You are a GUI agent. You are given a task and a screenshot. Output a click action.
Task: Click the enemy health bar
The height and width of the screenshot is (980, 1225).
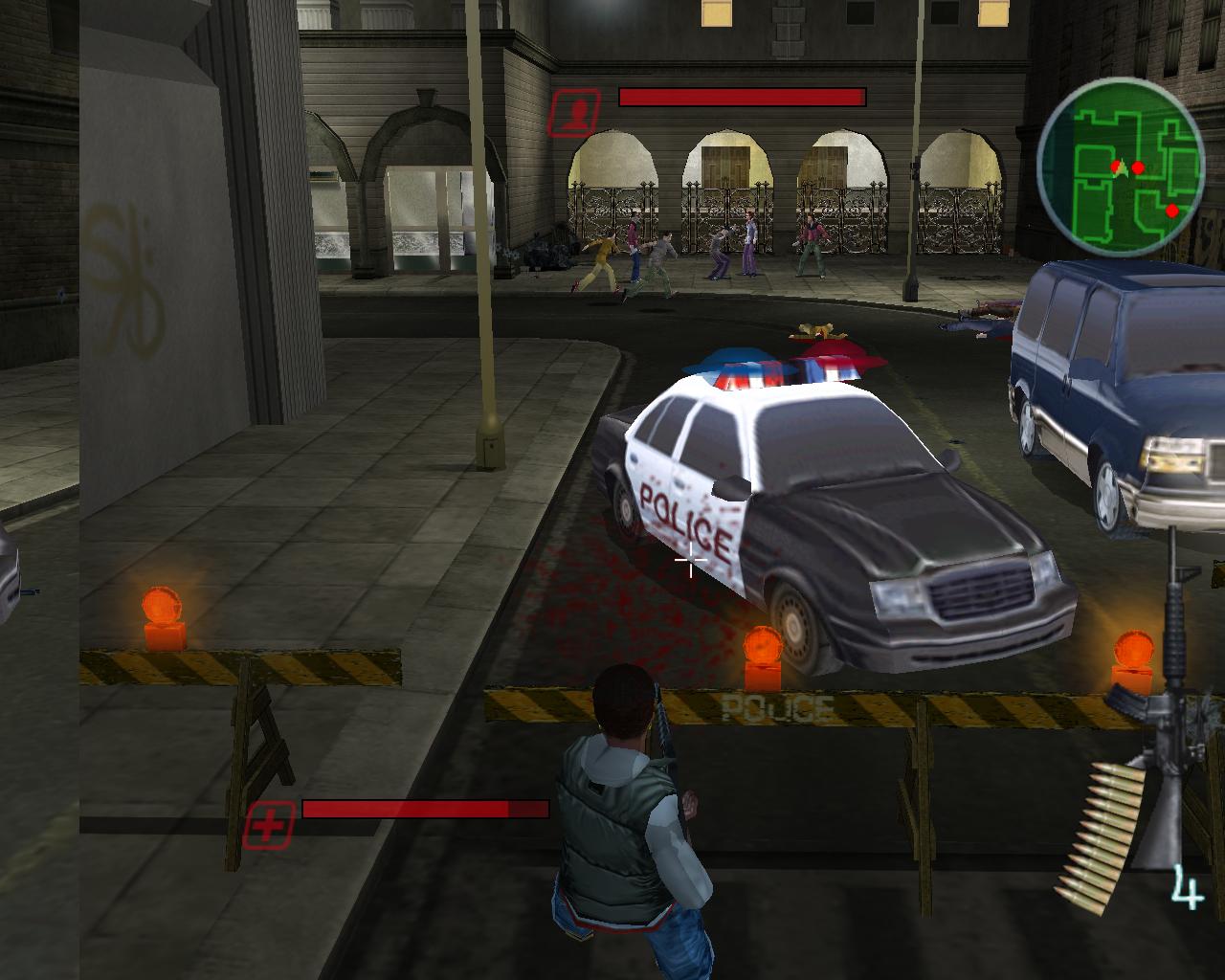[745, 95]
